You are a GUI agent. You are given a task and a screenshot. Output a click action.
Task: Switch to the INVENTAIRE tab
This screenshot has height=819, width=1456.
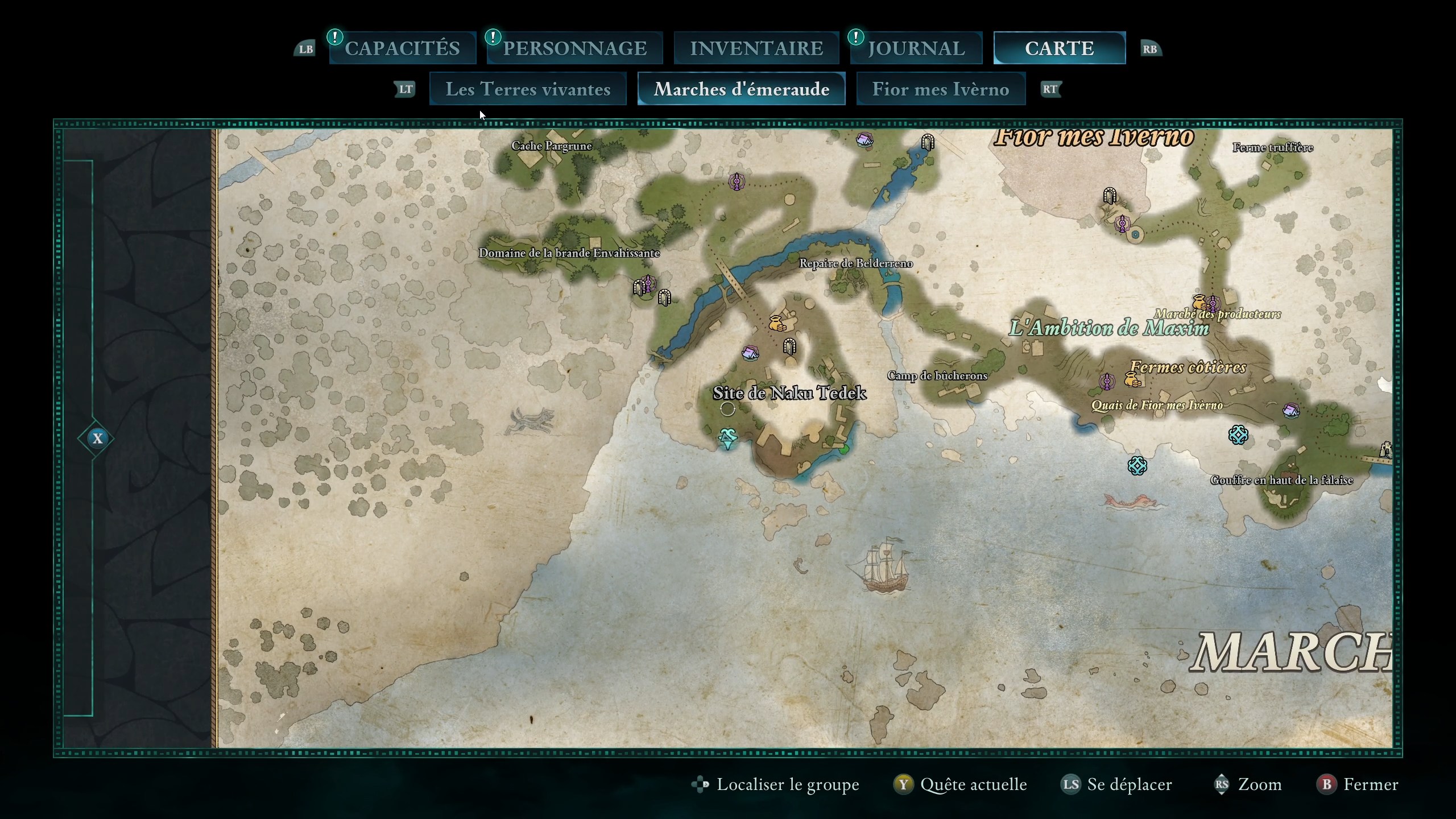756,48
